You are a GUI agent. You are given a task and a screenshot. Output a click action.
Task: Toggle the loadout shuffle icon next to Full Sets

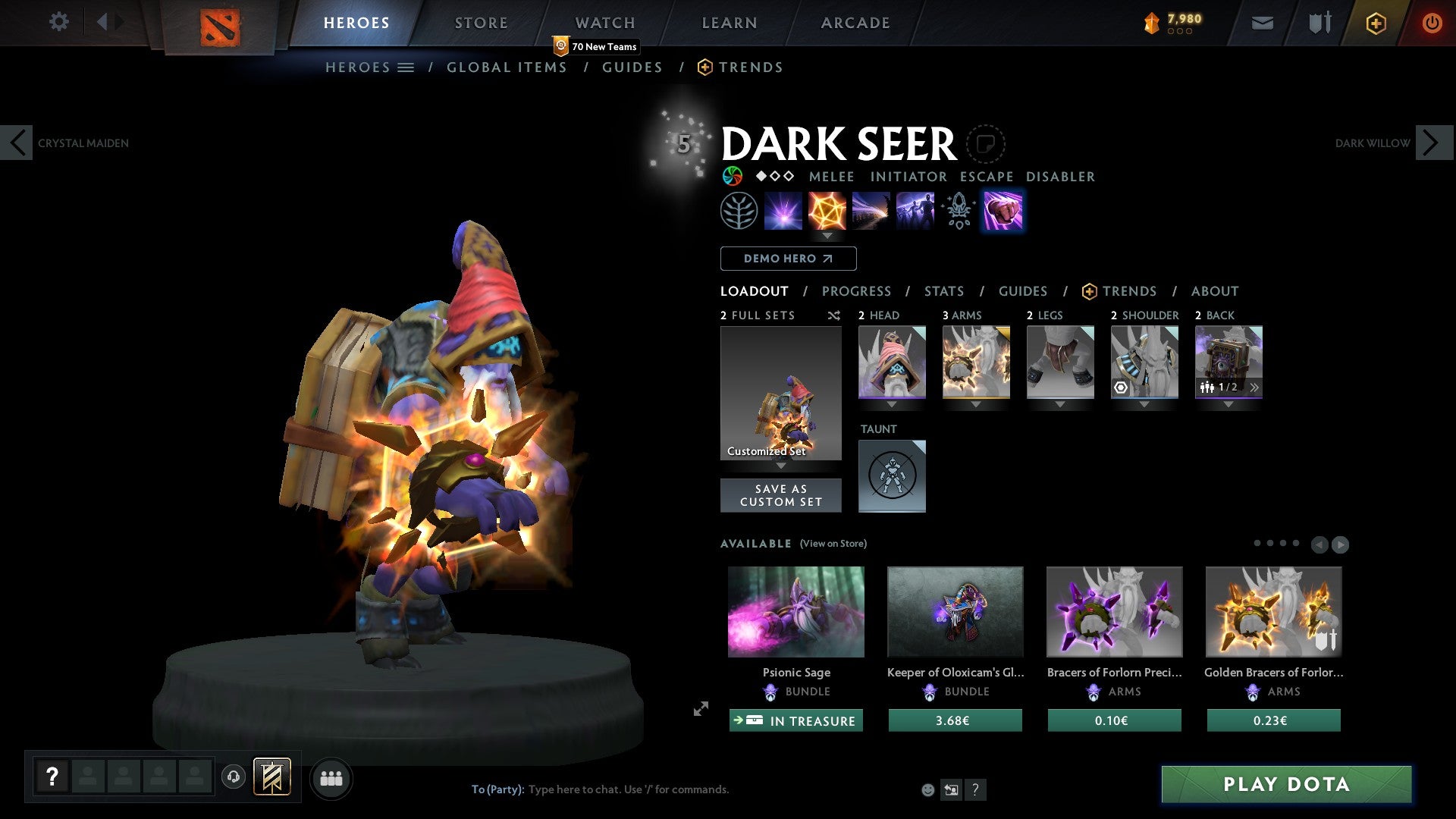[833, 315]
